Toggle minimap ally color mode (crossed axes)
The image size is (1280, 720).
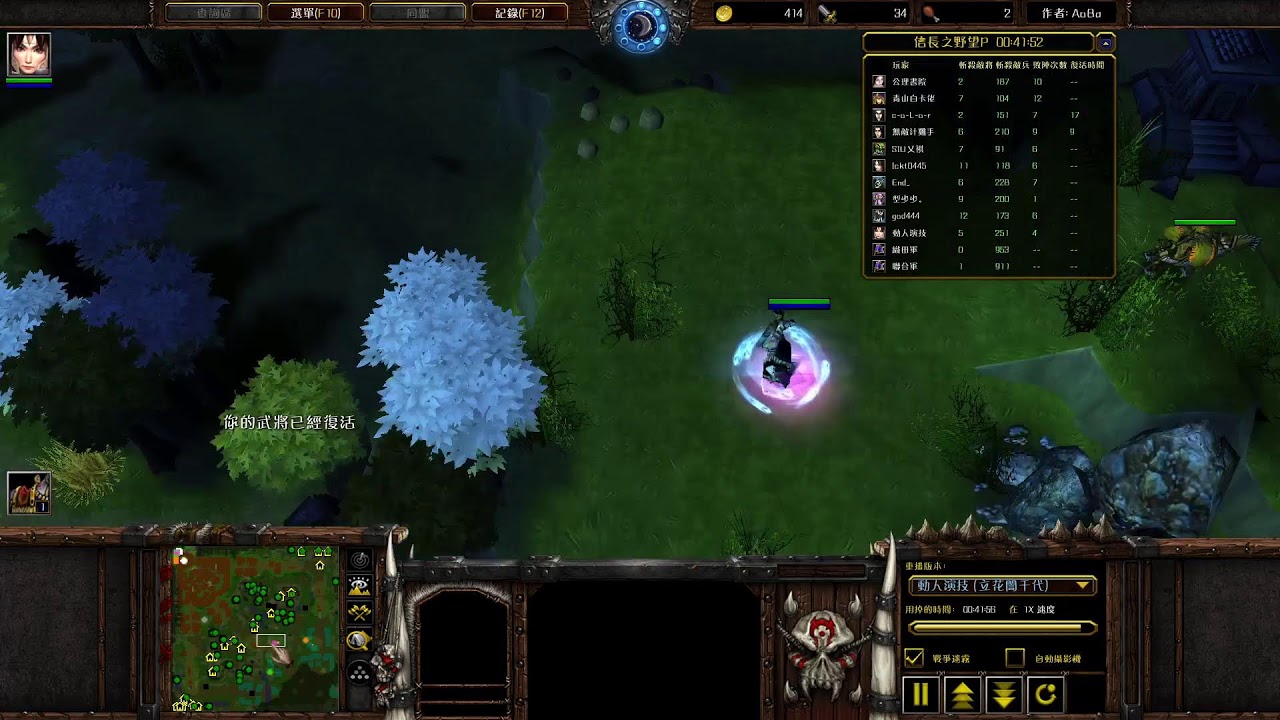359,613
